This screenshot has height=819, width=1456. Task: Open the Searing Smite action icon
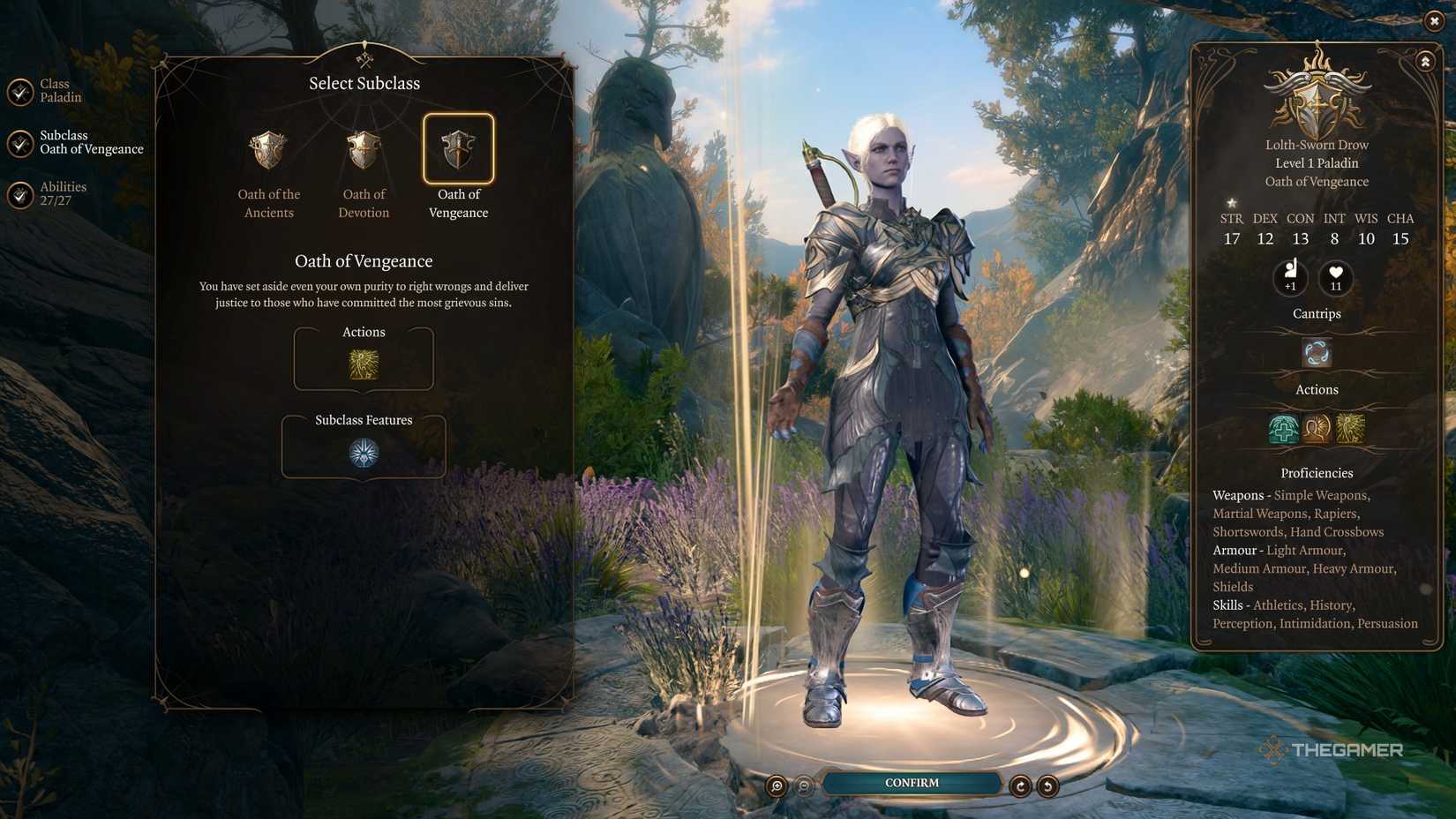1353,426
